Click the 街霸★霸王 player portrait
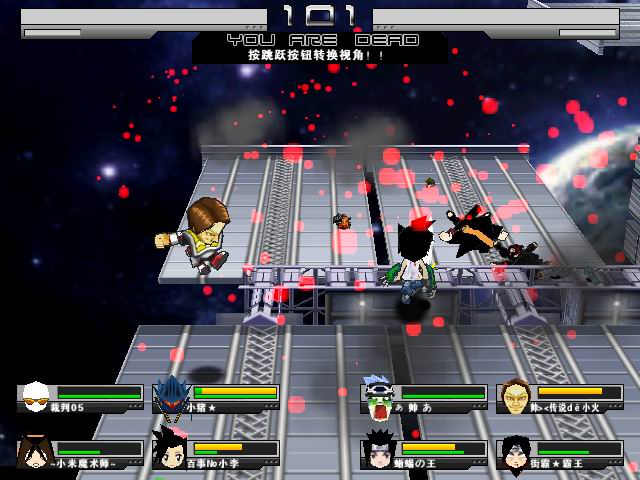640x480 pixels. (x=516, y=450)
